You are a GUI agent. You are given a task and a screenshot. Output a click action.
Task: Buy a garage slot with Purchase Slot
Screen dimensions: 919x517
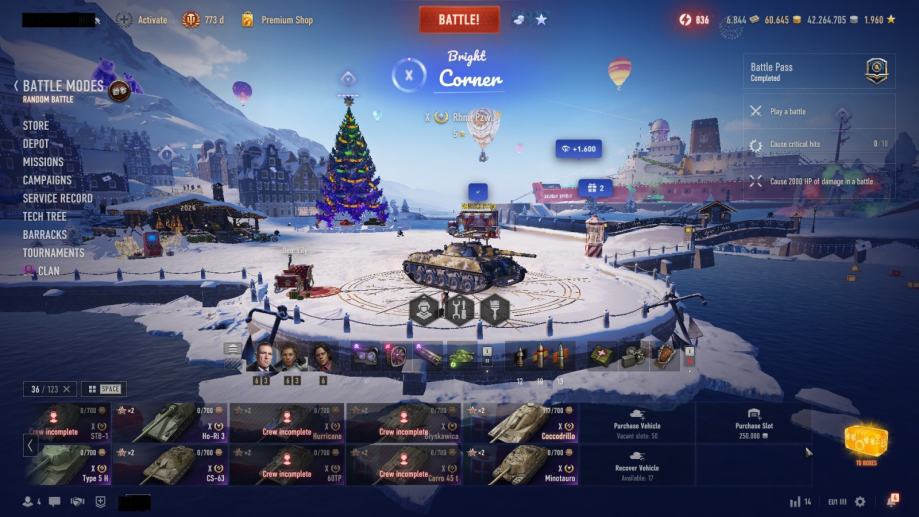pos(753,423)
